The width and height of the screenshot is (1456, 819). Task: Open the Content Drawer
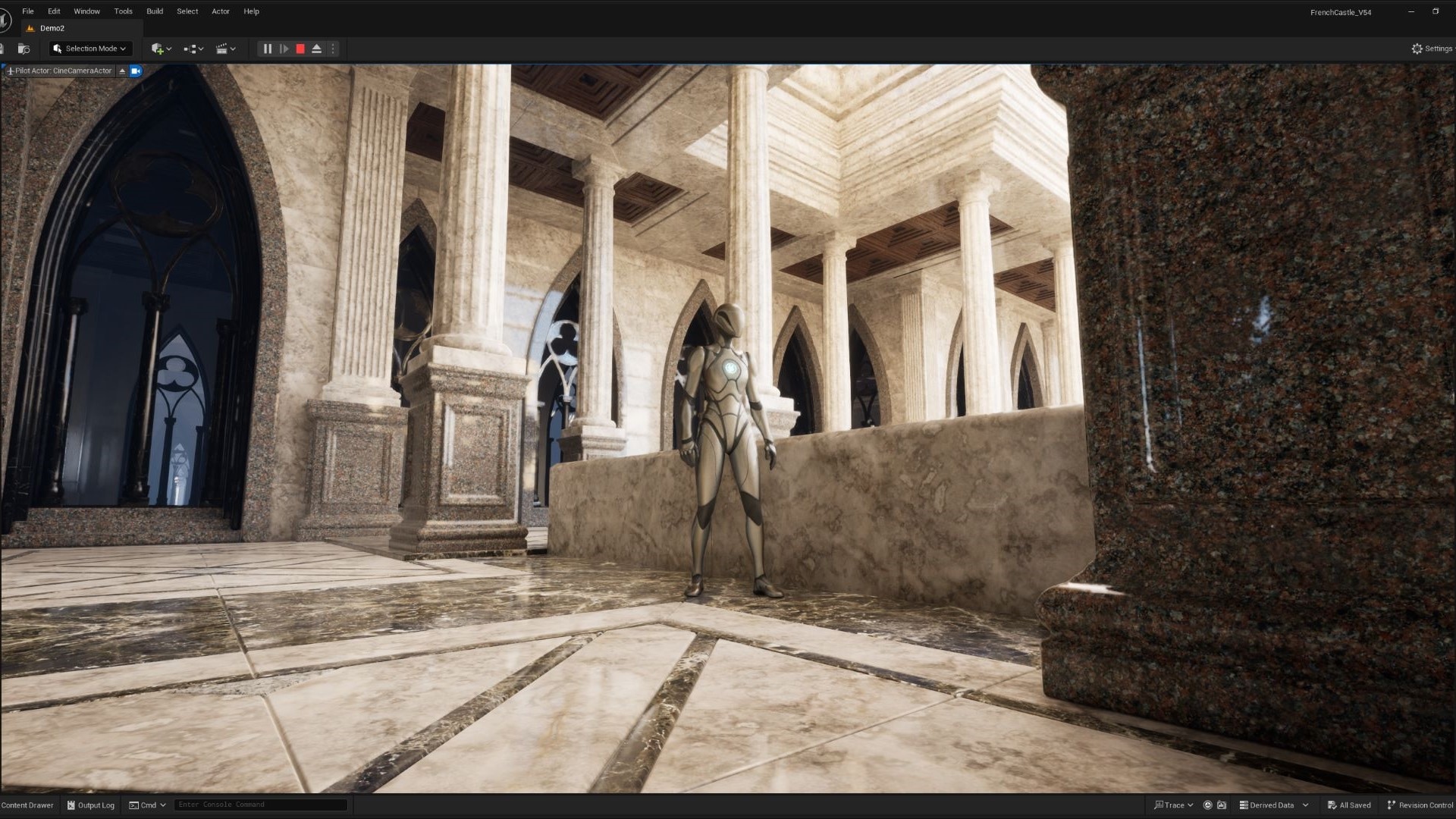point(27,805)
